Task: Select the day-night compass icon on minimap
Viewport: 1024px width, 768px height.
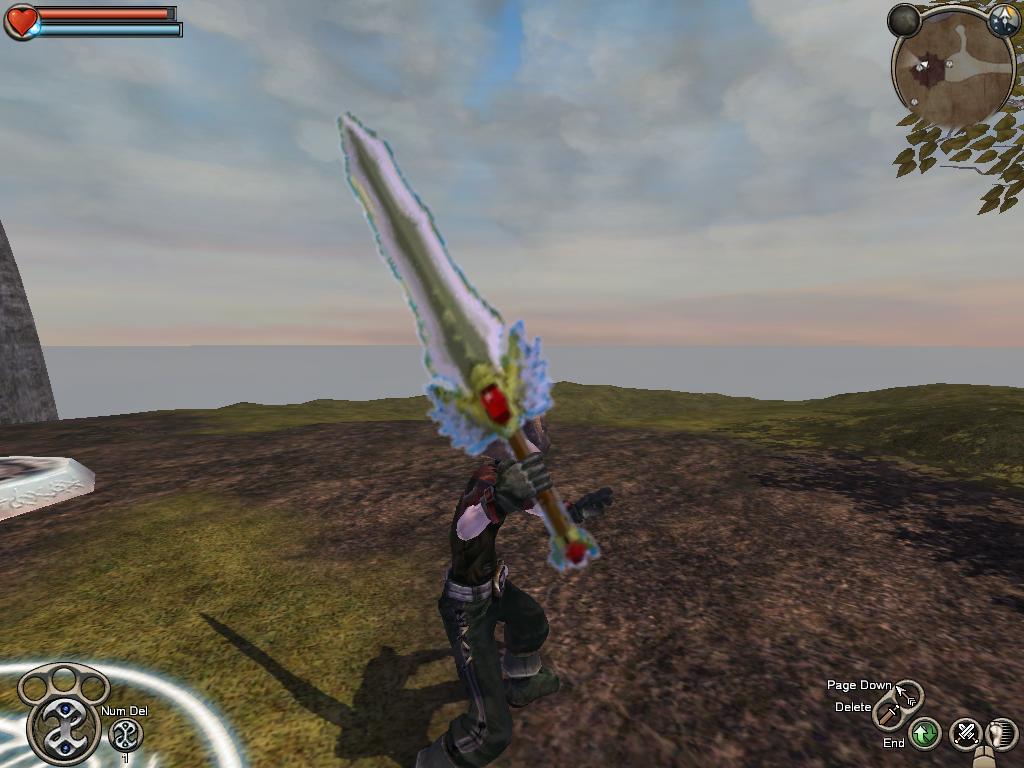Action: click(1003, 20)
